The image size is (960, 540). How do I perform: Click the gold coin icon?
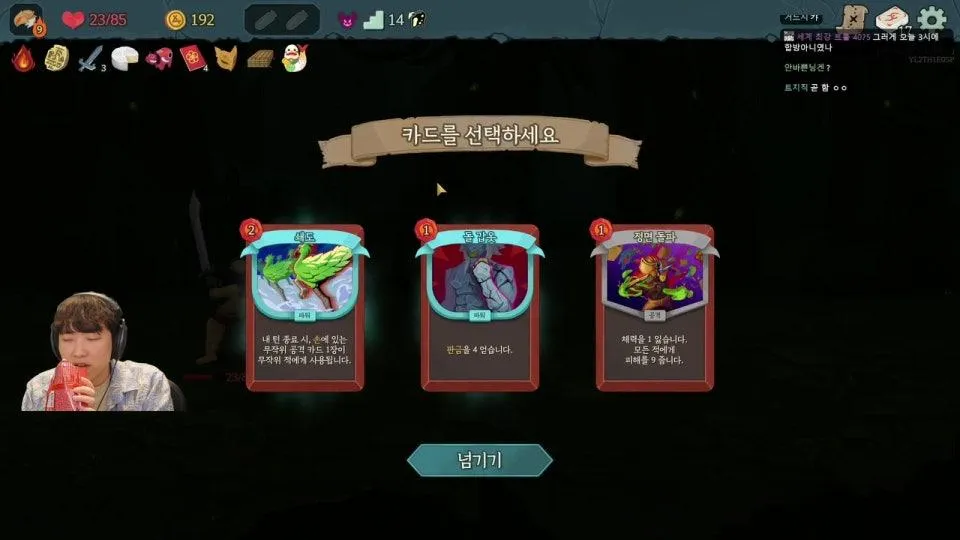176,20
